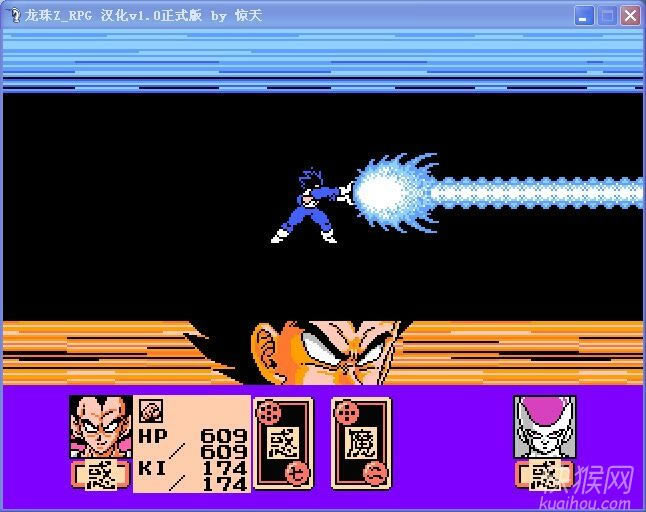The height and width of the screenshot is (512, 646).
Task: Choose the battle card marked 魔
Action: 361,443
